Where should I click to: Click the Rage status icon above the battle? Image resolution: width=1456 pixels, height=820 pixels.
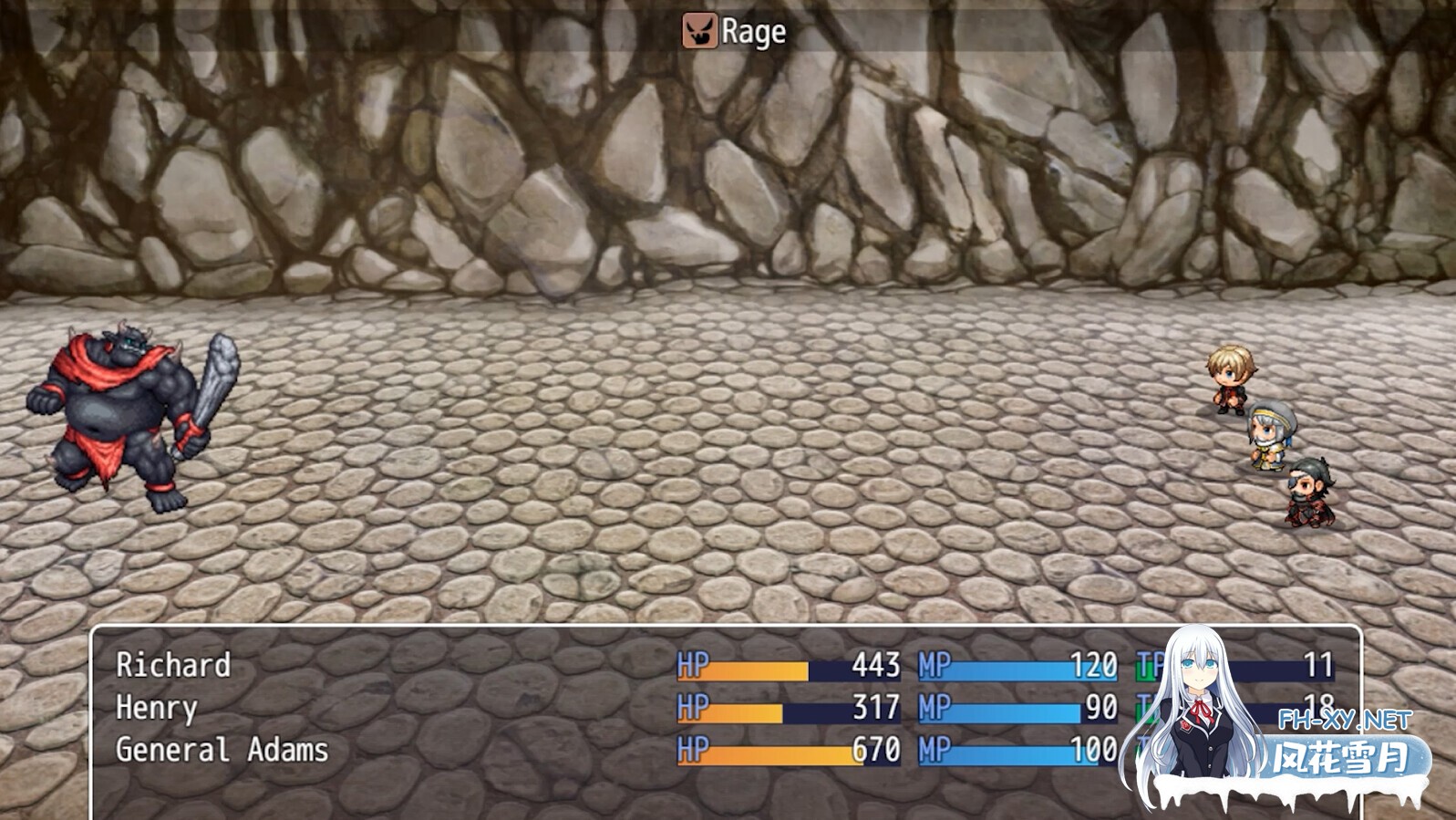click(x=698, y=30)
